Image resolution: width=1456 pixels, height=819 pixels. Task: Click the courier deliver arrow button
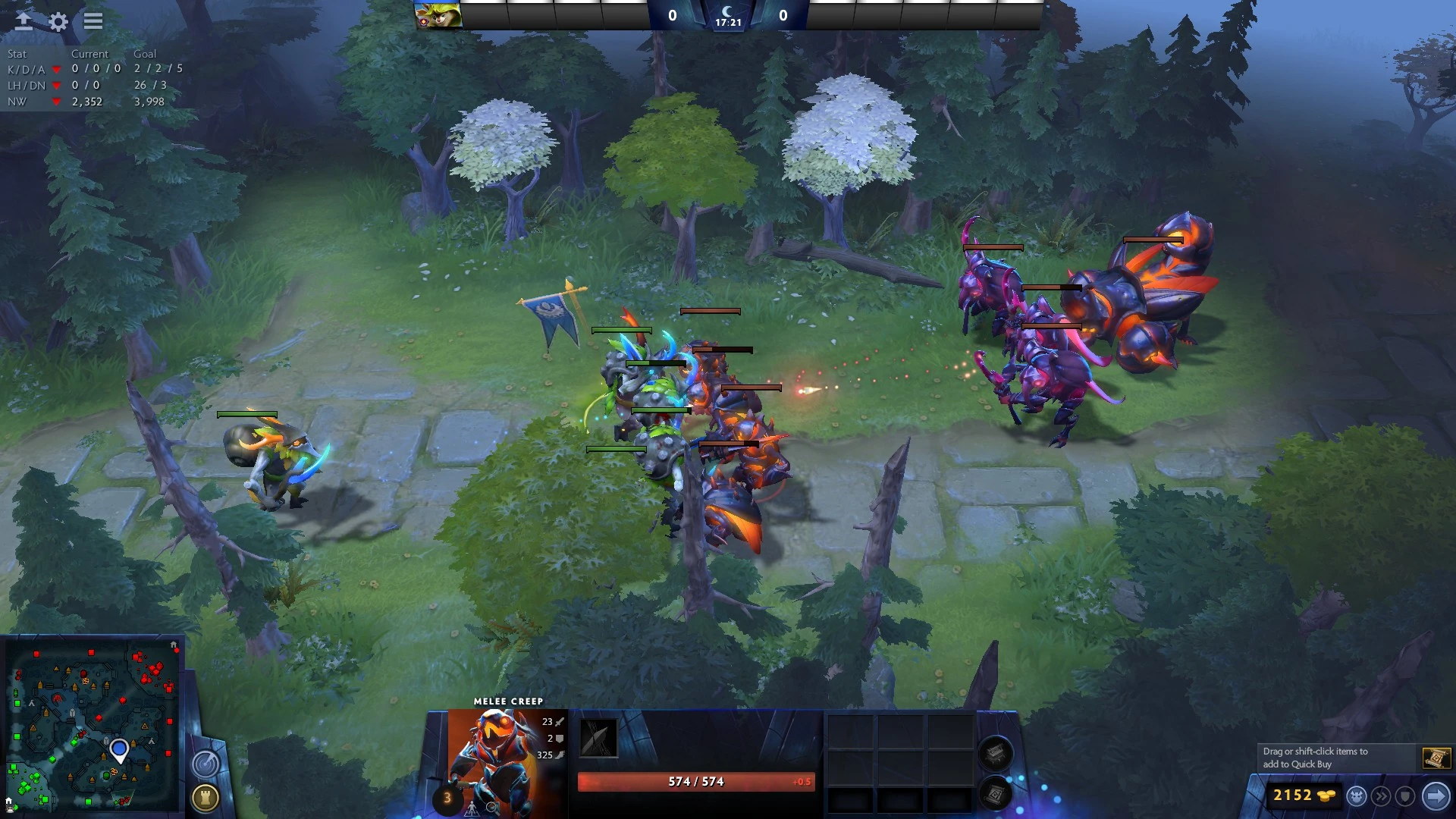coord(1436,795)
